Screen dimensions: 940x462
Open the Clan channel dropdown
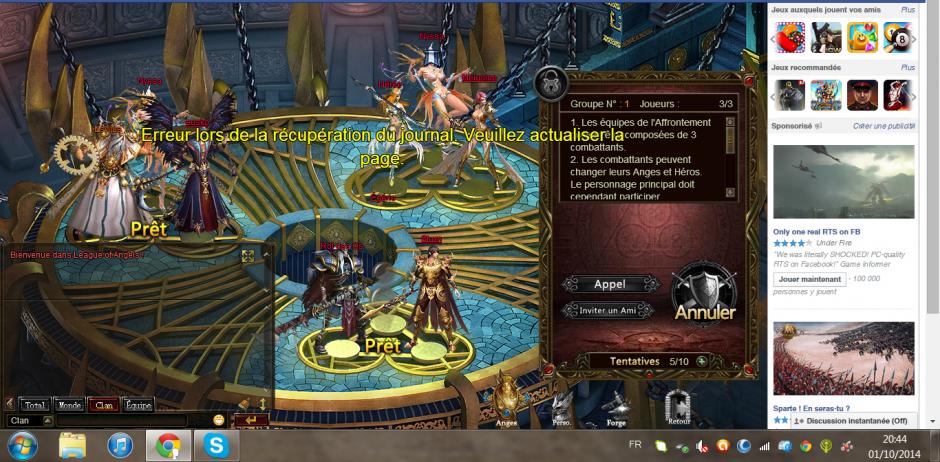47,420
